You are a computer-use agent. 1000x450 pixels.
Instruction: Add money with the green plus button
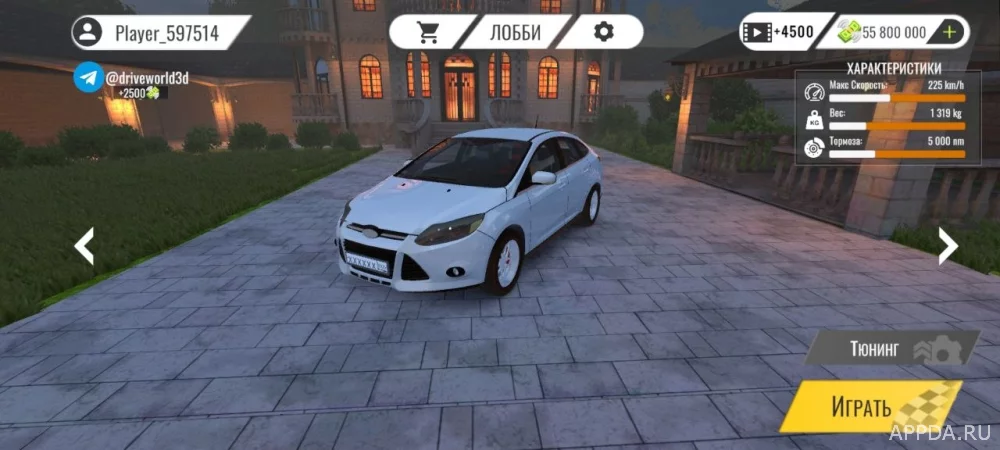(x=948, y=32)
